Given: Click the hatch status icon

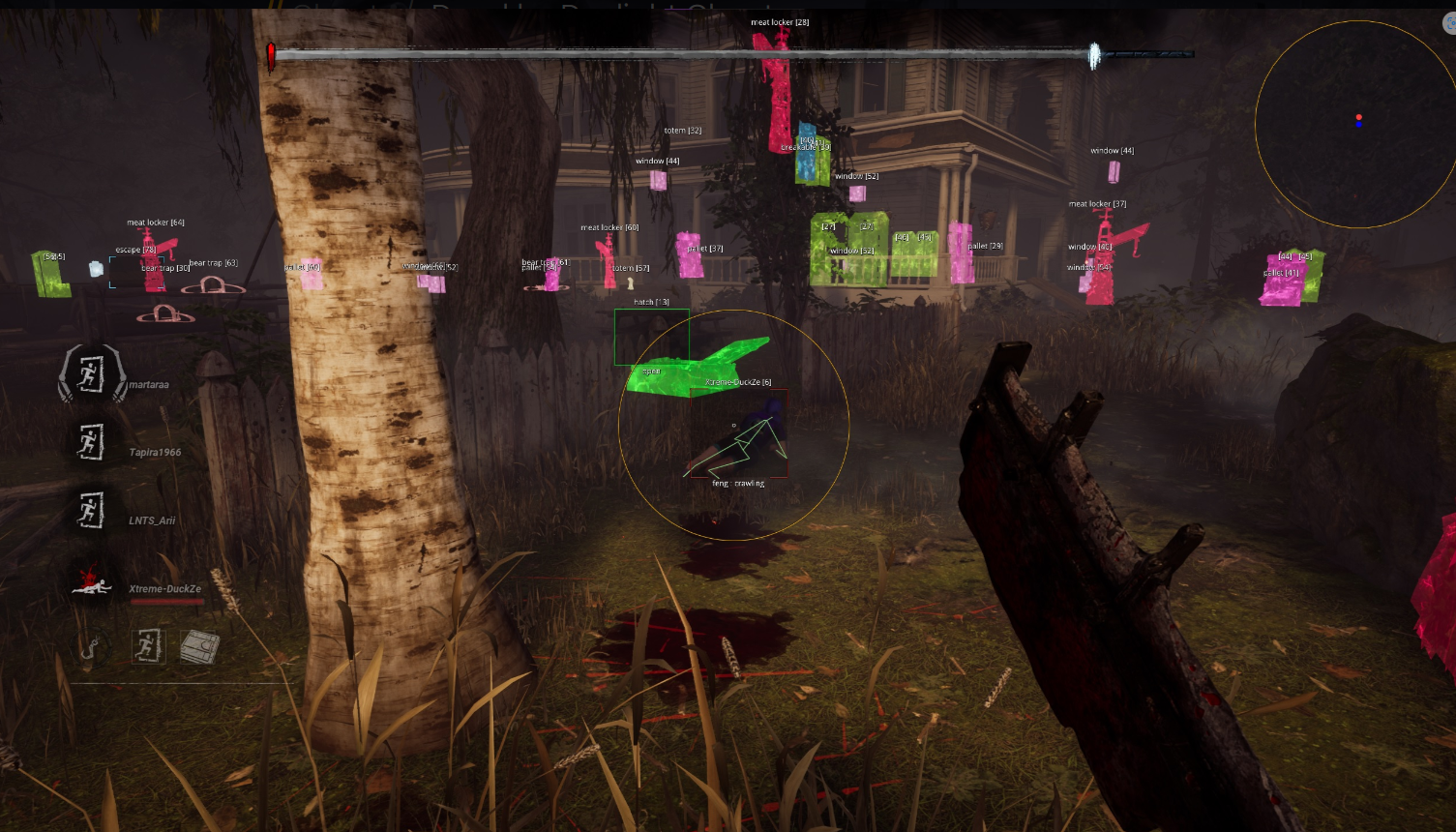Looking at the screenshot, I should pyautogui.click(x=200, y=646).
